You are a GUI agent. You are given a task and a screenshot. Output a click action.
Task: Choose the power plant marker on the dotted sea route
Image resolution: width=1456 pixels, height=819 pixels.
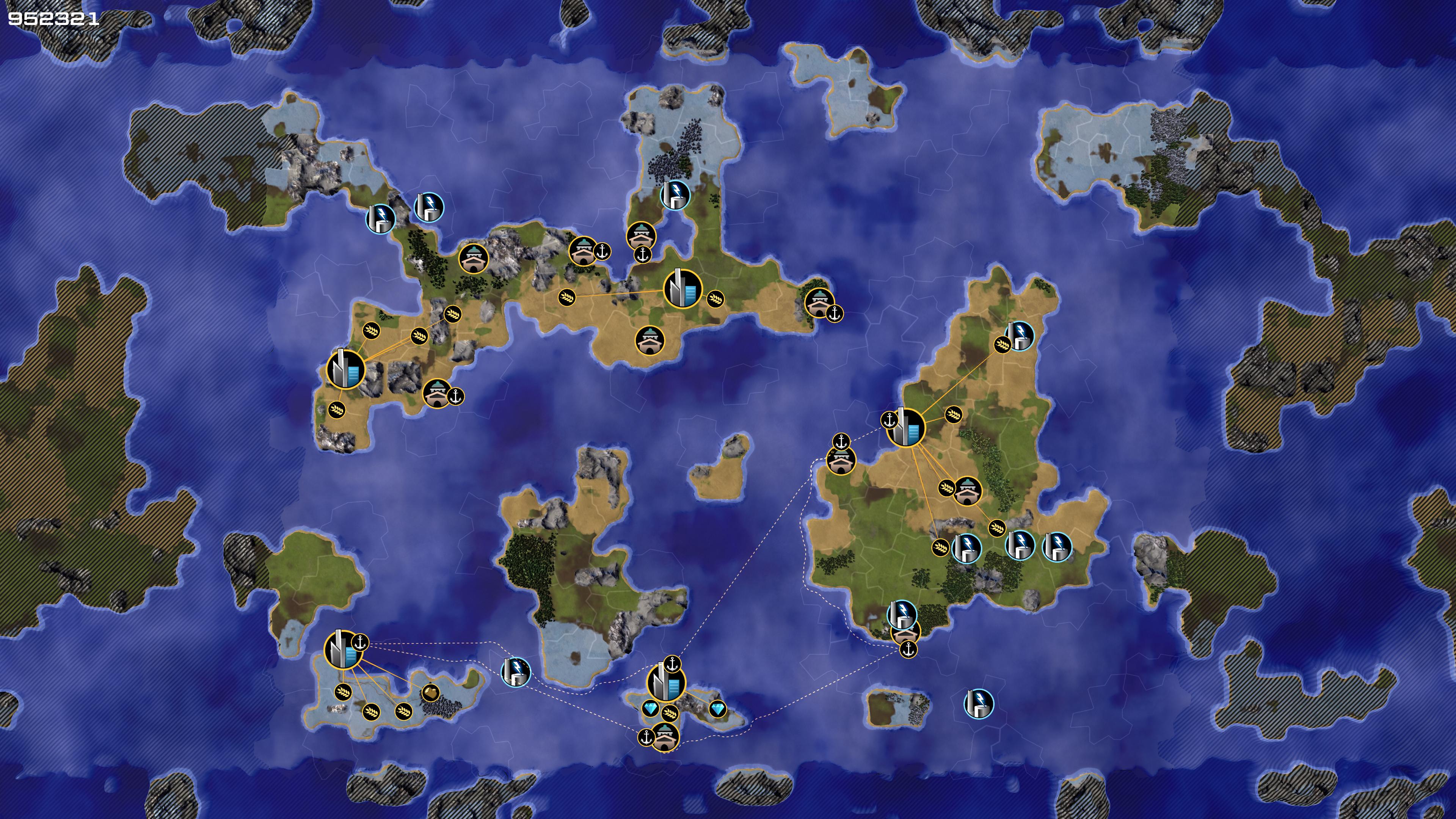pos(516,672)
